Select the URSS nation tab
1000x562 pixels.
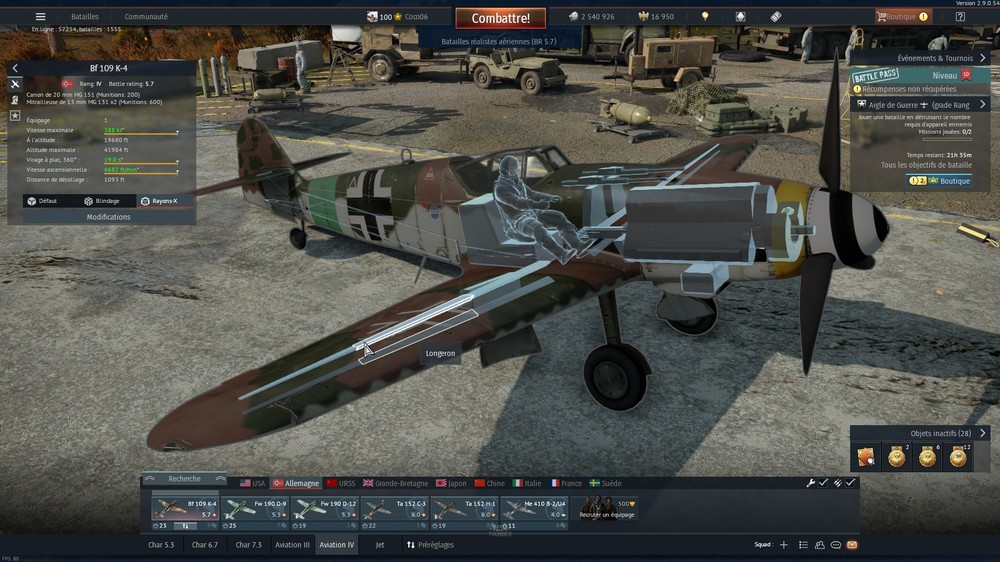pos(341,483)
